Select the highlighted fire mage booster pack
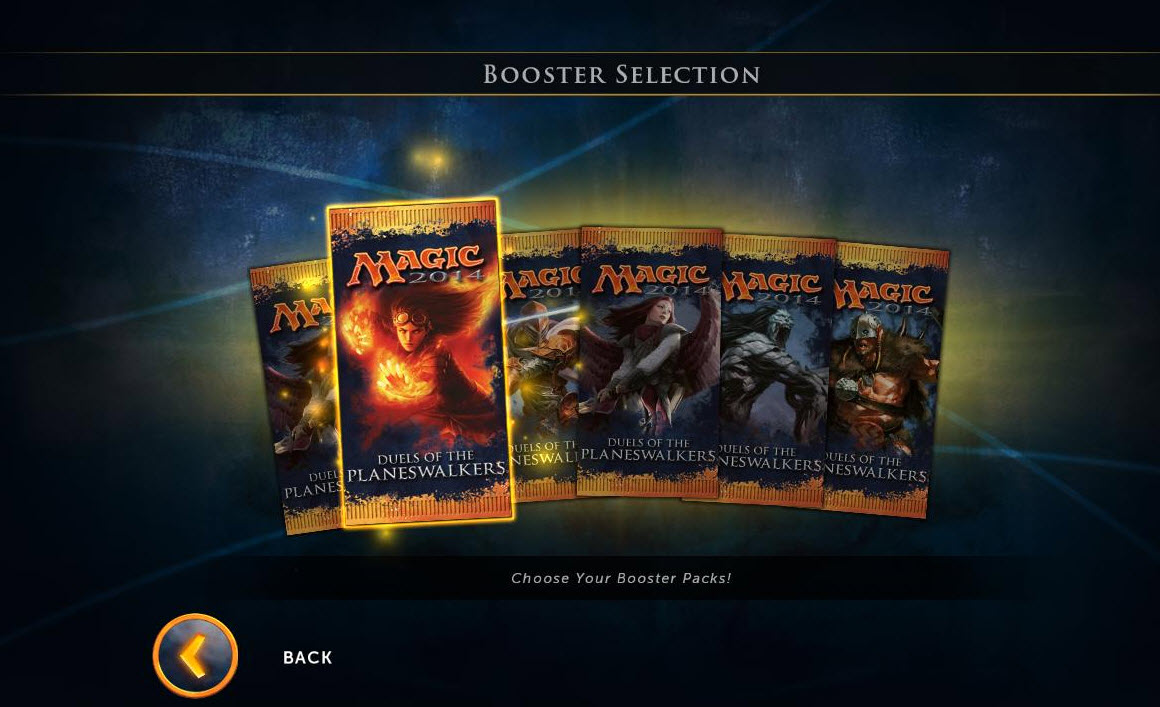This screenshot has width=1160, height=707. coord(422,360)
